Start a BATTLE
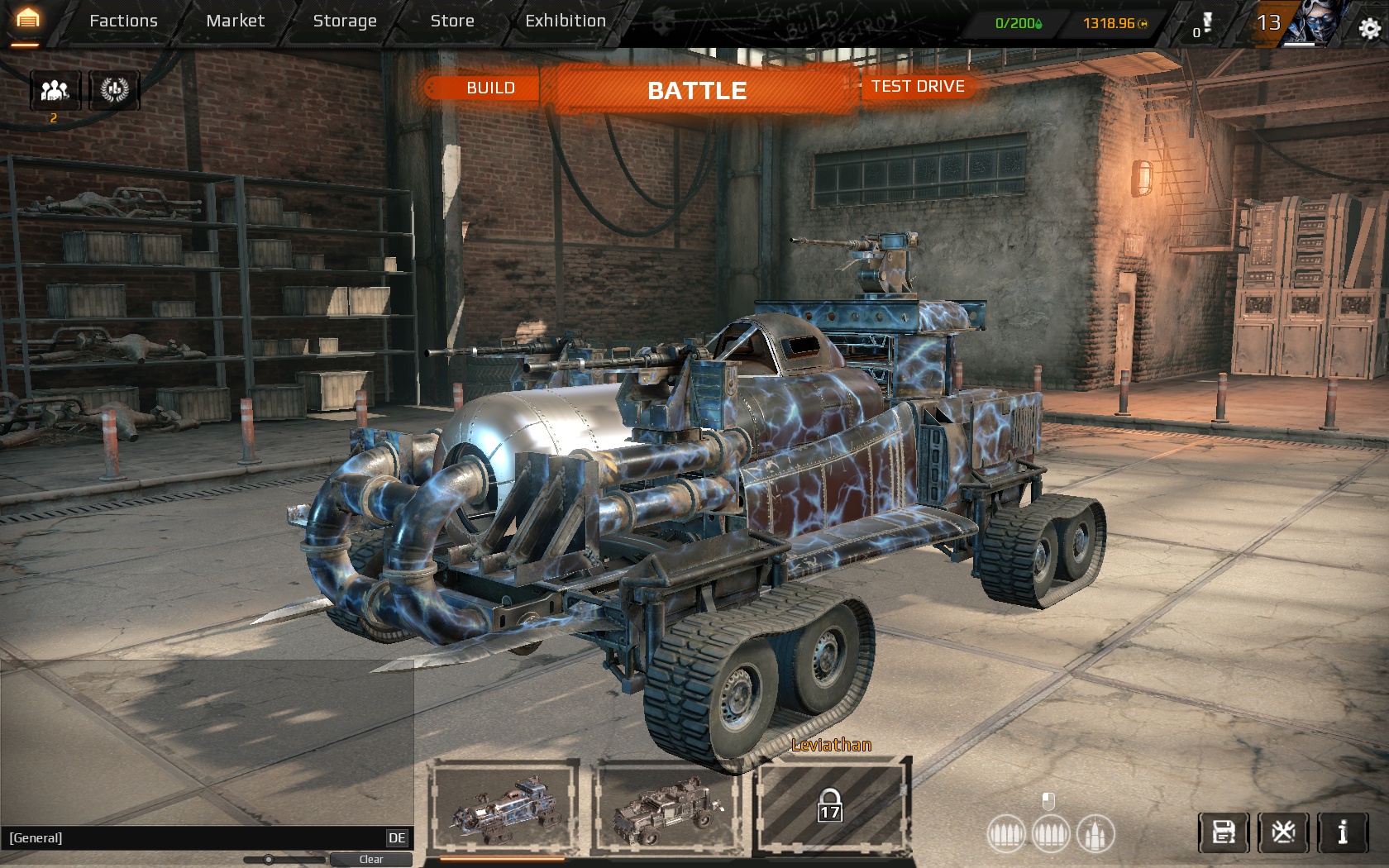This screenshot has width=1389, height=868. (697, 90)
